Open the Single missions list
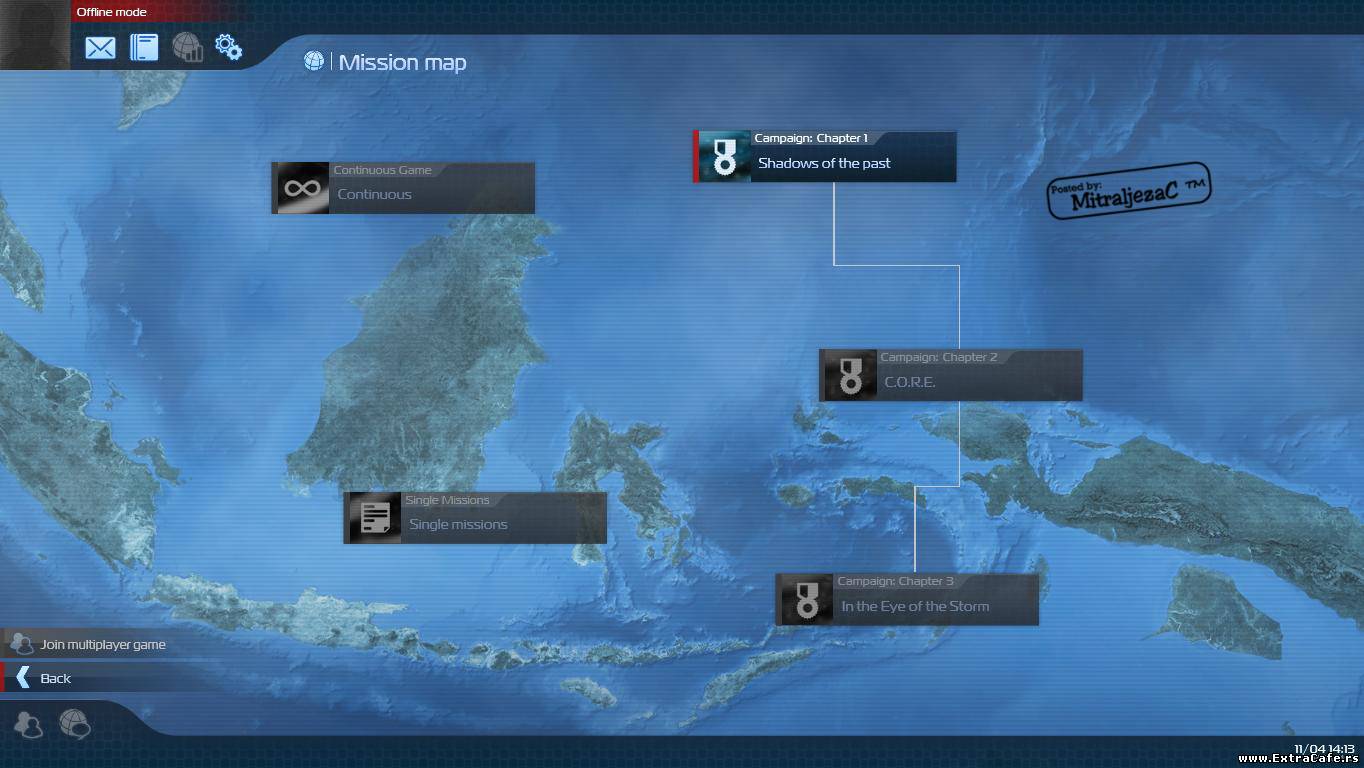The width and height of the screenshot is (1364, 768). pyautogui.click(x=475, y=518)
